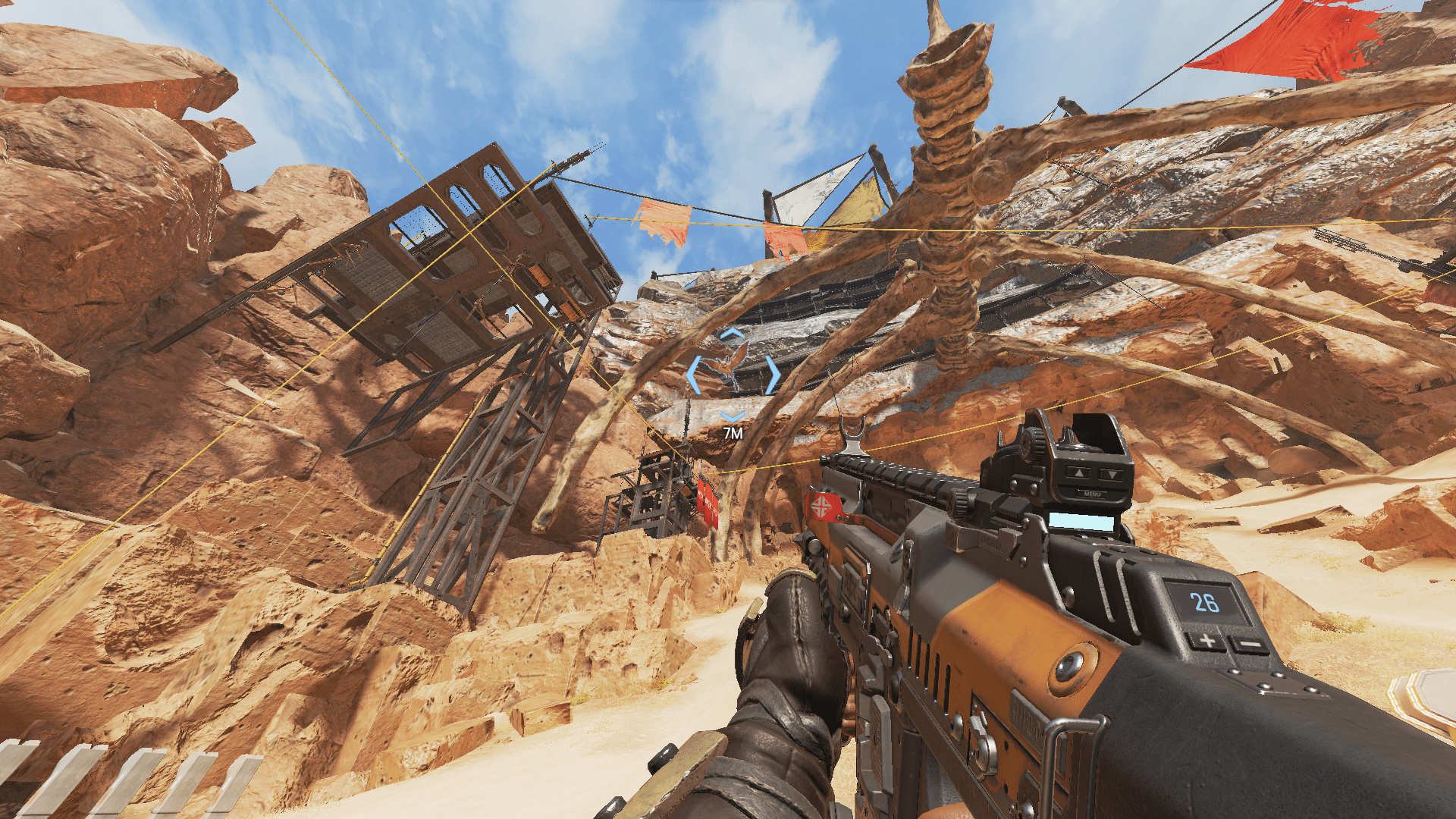
Task: Click the ammo counter displaying 26
Action: click(1206, 602)
